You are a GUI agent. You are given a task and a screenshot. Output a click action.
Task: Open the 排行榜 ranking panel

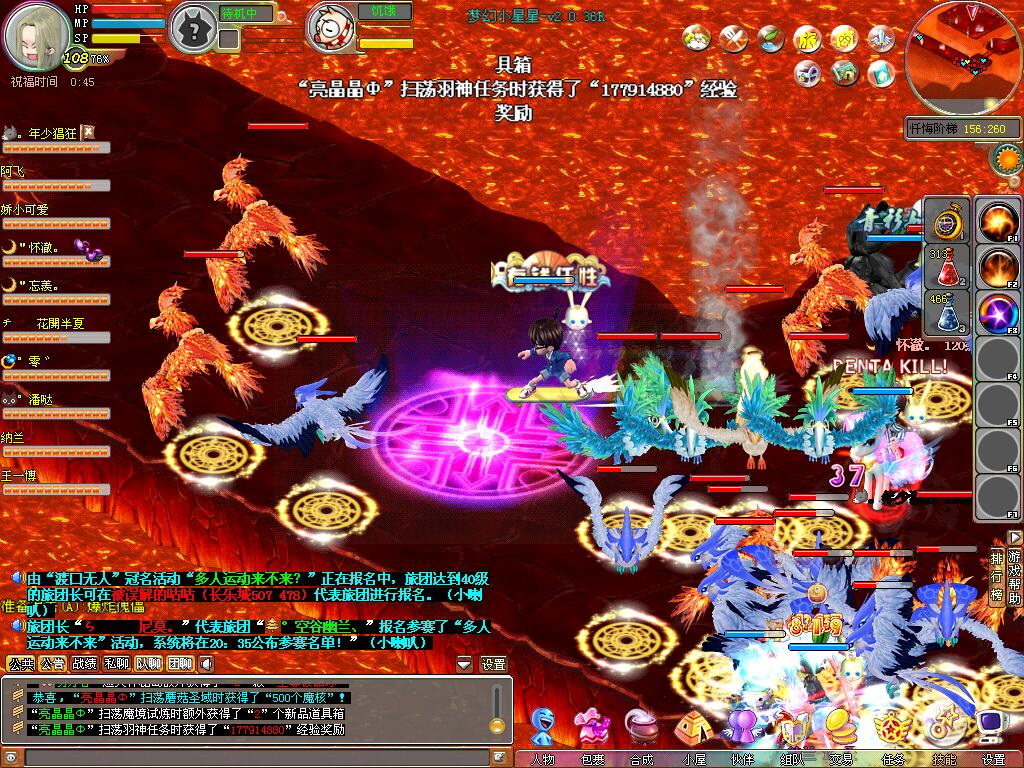click(997, 577)
